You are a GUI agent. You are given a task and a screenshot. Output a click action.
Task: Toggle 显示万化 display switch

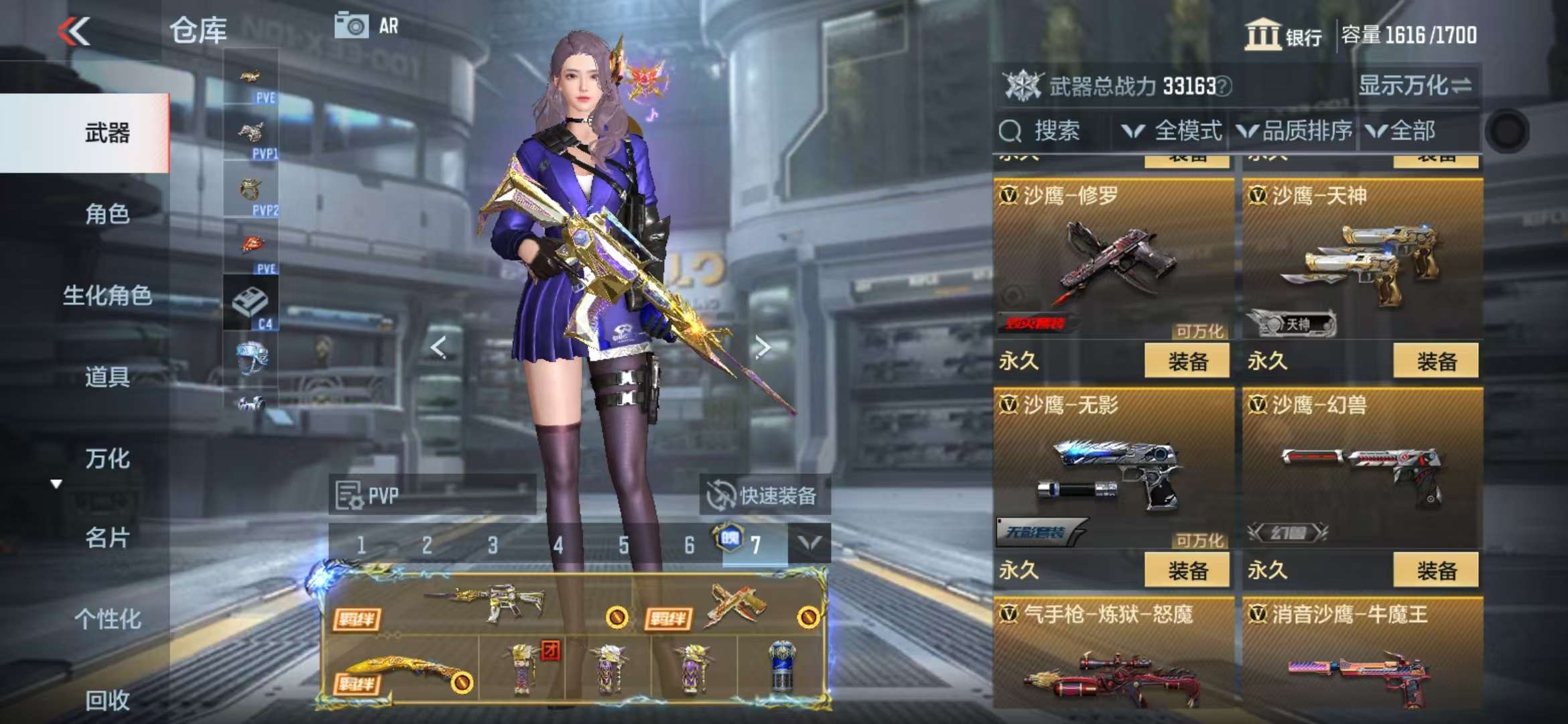(x=1415, y=86)
